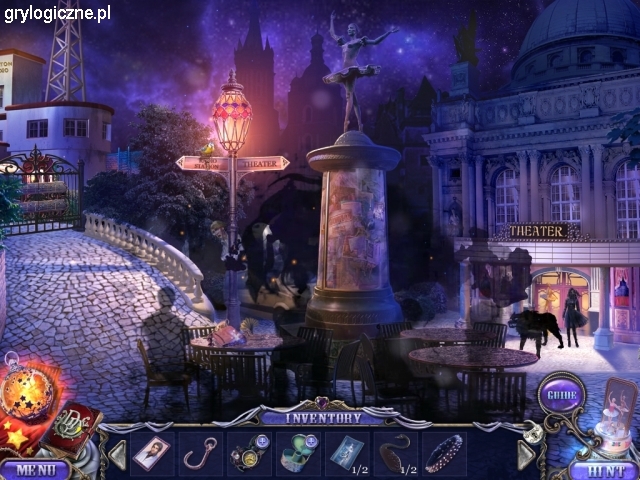Open the grylogiczne.pl watermark link

56,13
